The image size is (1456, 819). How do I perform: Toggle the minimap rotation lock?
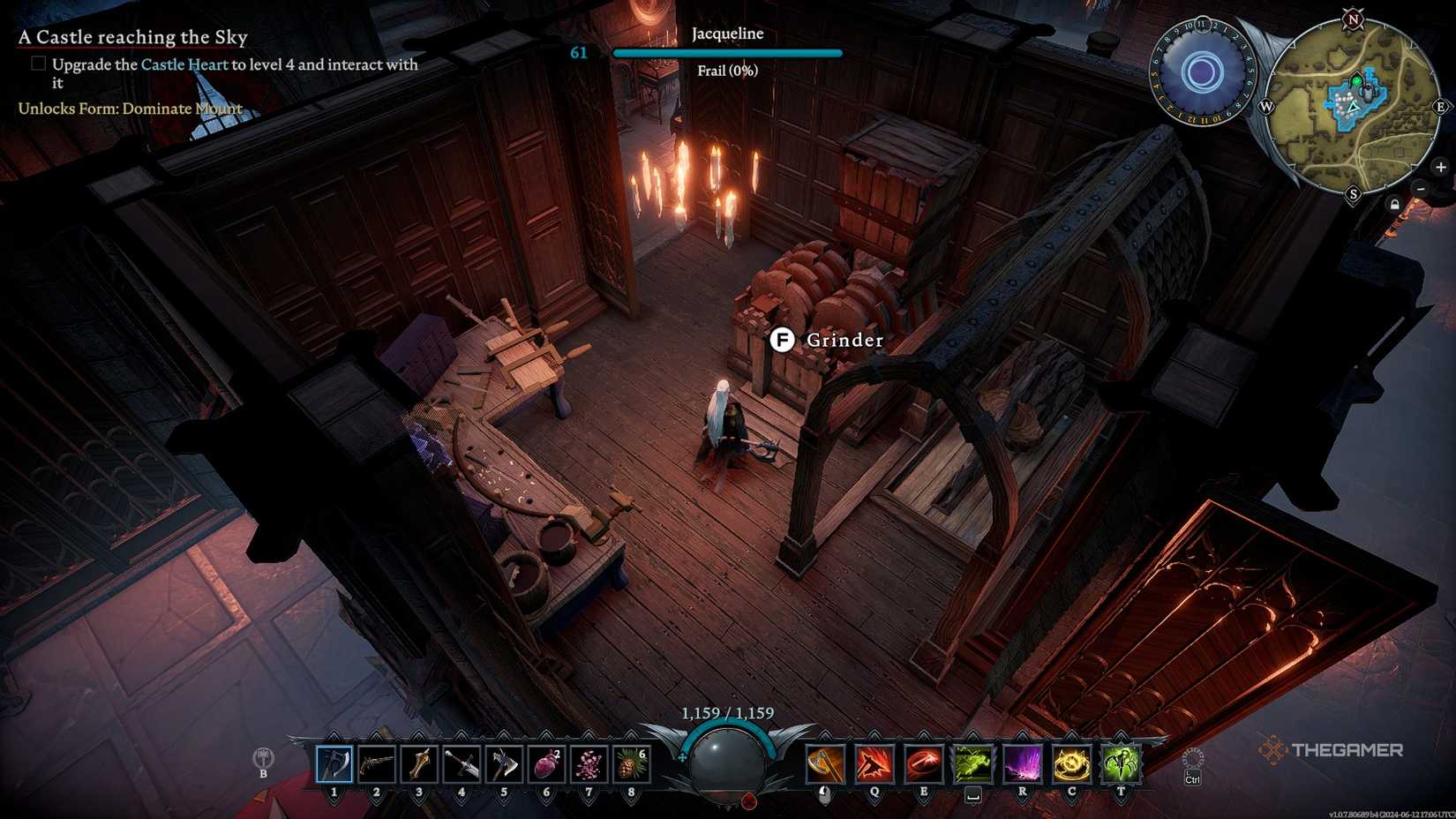(x=1394, y=205)
